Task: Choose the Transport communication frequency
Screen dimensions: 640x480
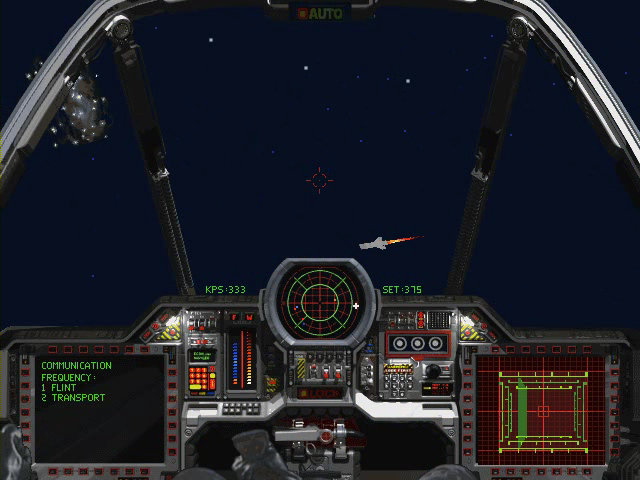Action: pyautogui.click(x=72, y=398)
